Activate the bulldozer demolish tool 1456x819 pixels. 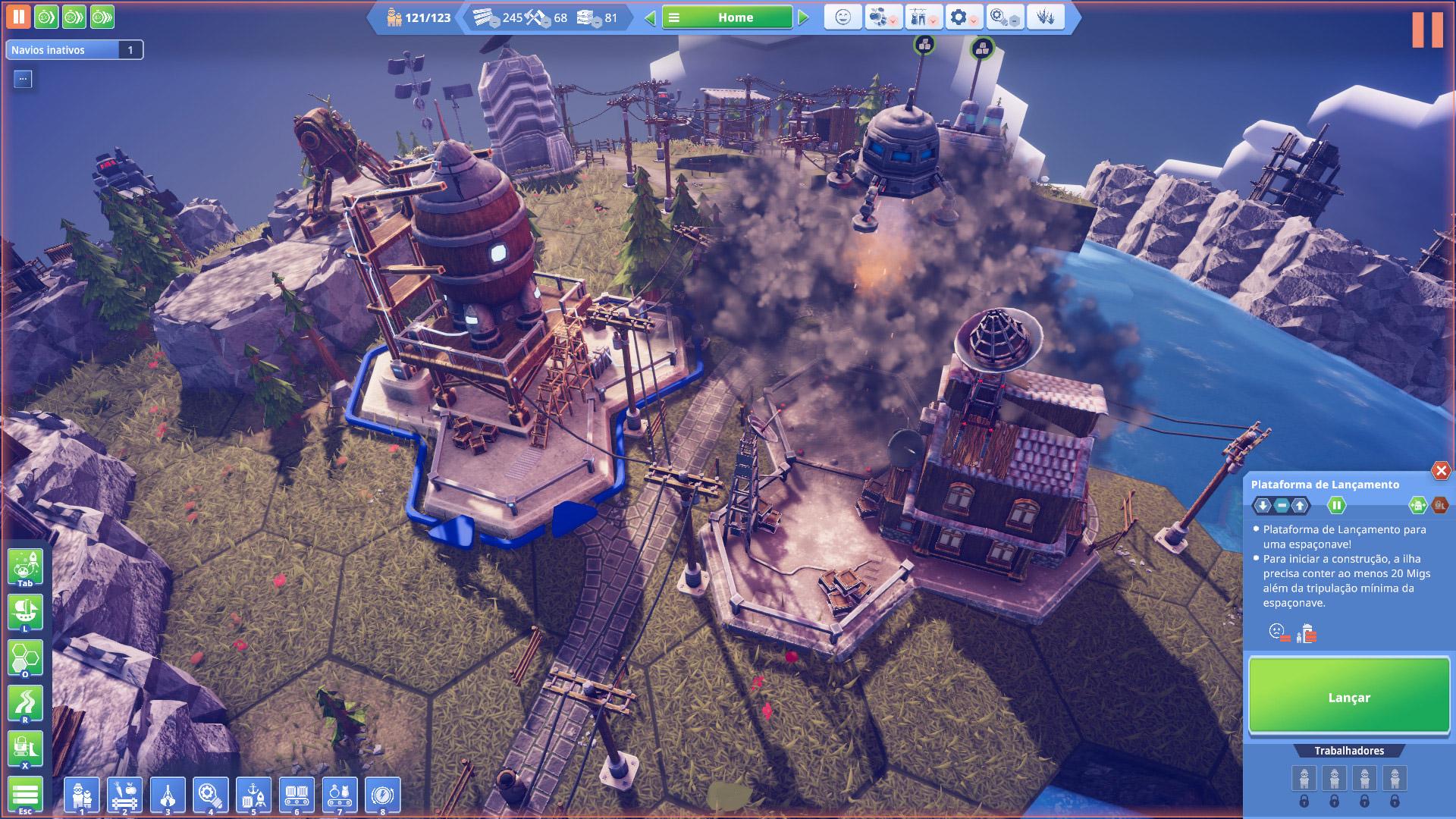pos(25,749)
